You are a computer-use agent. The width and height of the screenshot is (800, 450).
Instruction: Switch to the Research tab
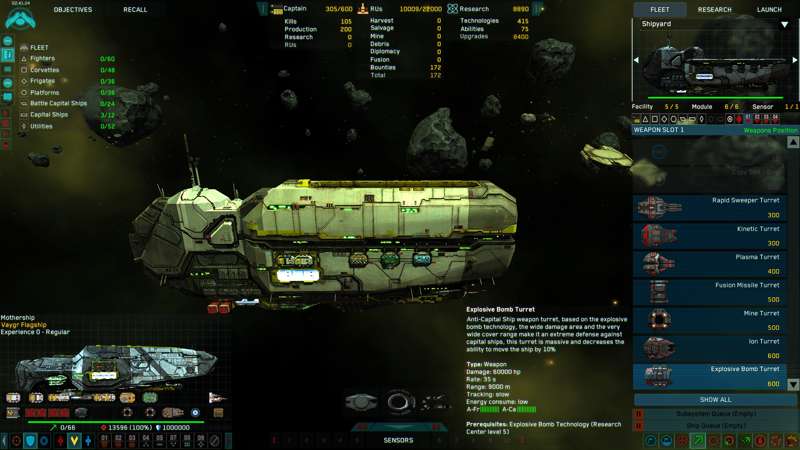[x=714, y=9]
